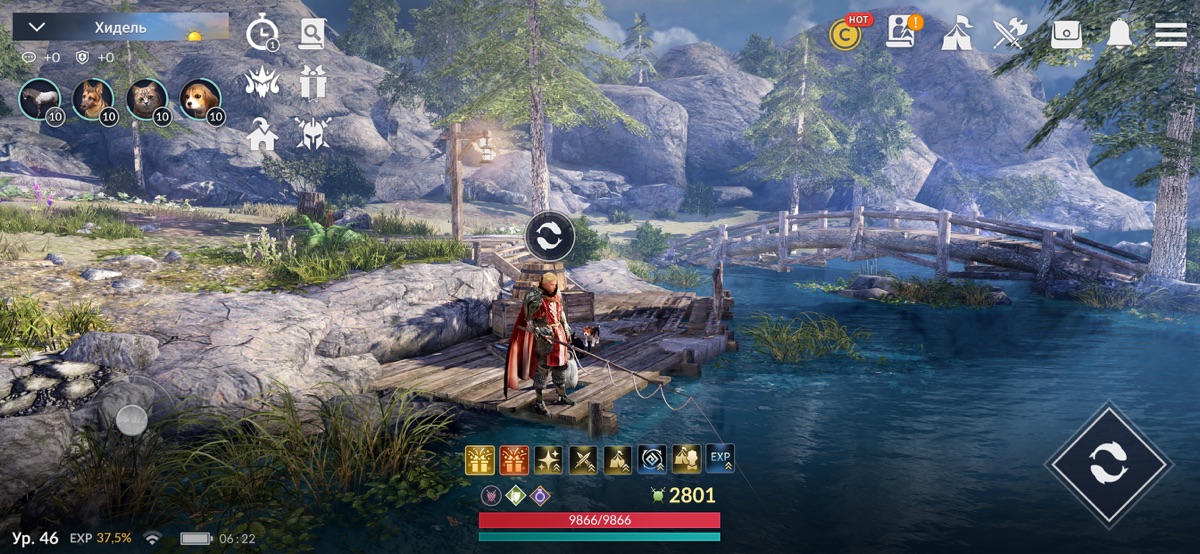Image resolution: width=1200 pixels, height=554 pixels.
Task: Tap the return home house icon
Action: click(262, 134)
